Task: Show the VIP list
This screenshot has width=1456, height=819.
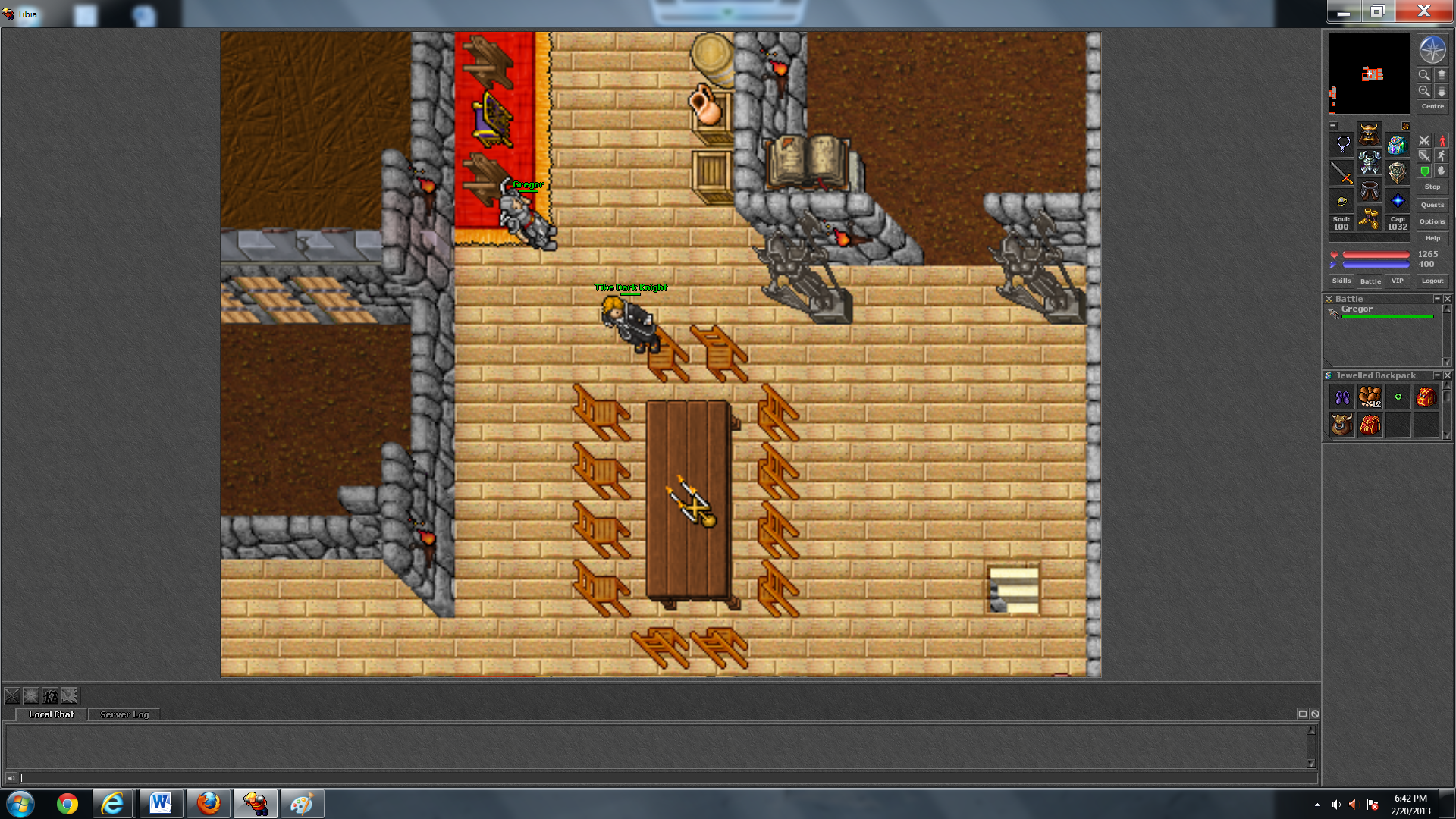Action: click(1397, 281)
